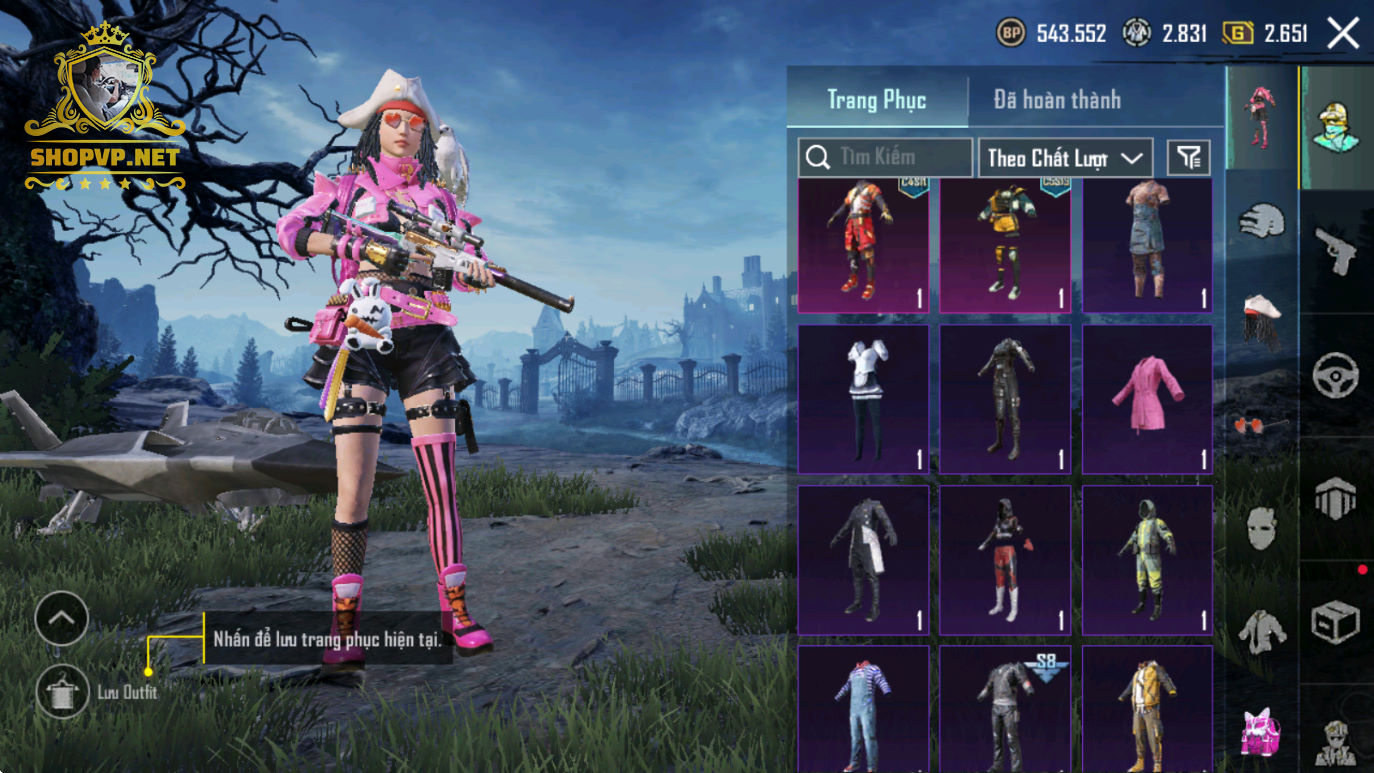
Task: Click the Tìm Kiếm search box
Action: [885, 158]
